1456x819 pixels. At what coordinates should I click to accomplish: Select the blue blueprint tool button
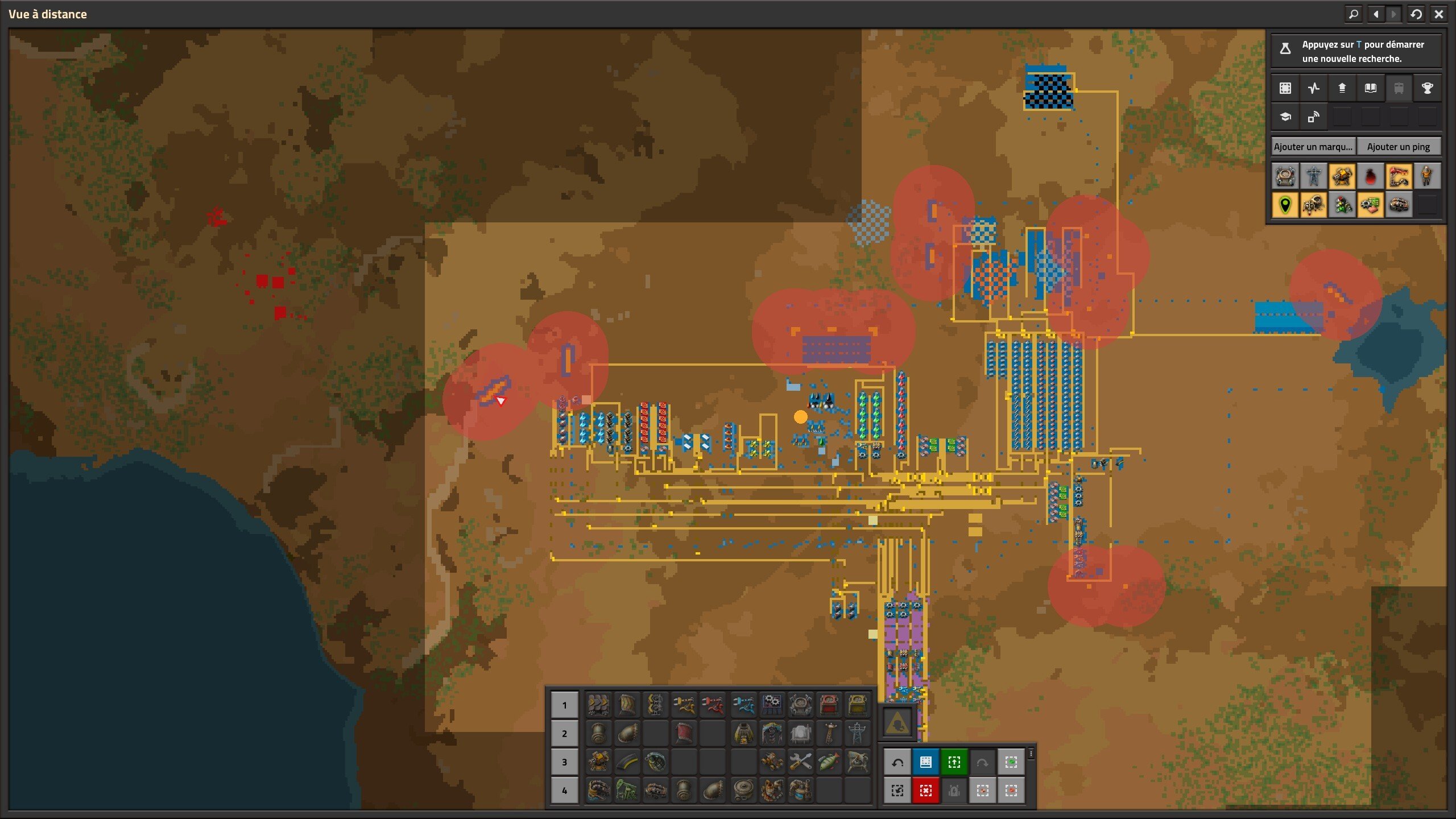pos(925,762)
